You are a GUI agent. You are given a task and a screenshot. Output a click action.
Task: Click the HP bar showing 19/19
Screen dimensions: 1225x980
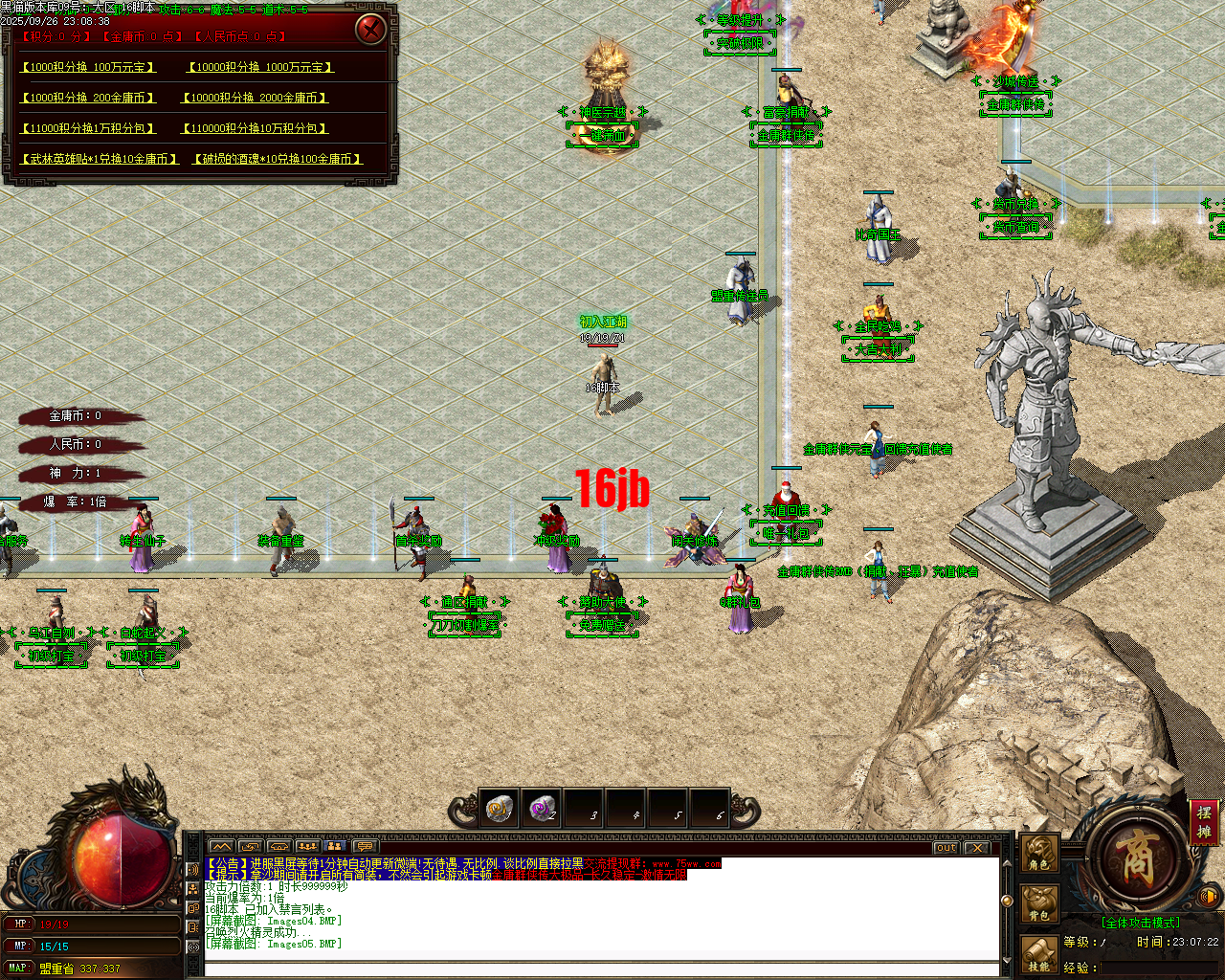click(91, 924)
